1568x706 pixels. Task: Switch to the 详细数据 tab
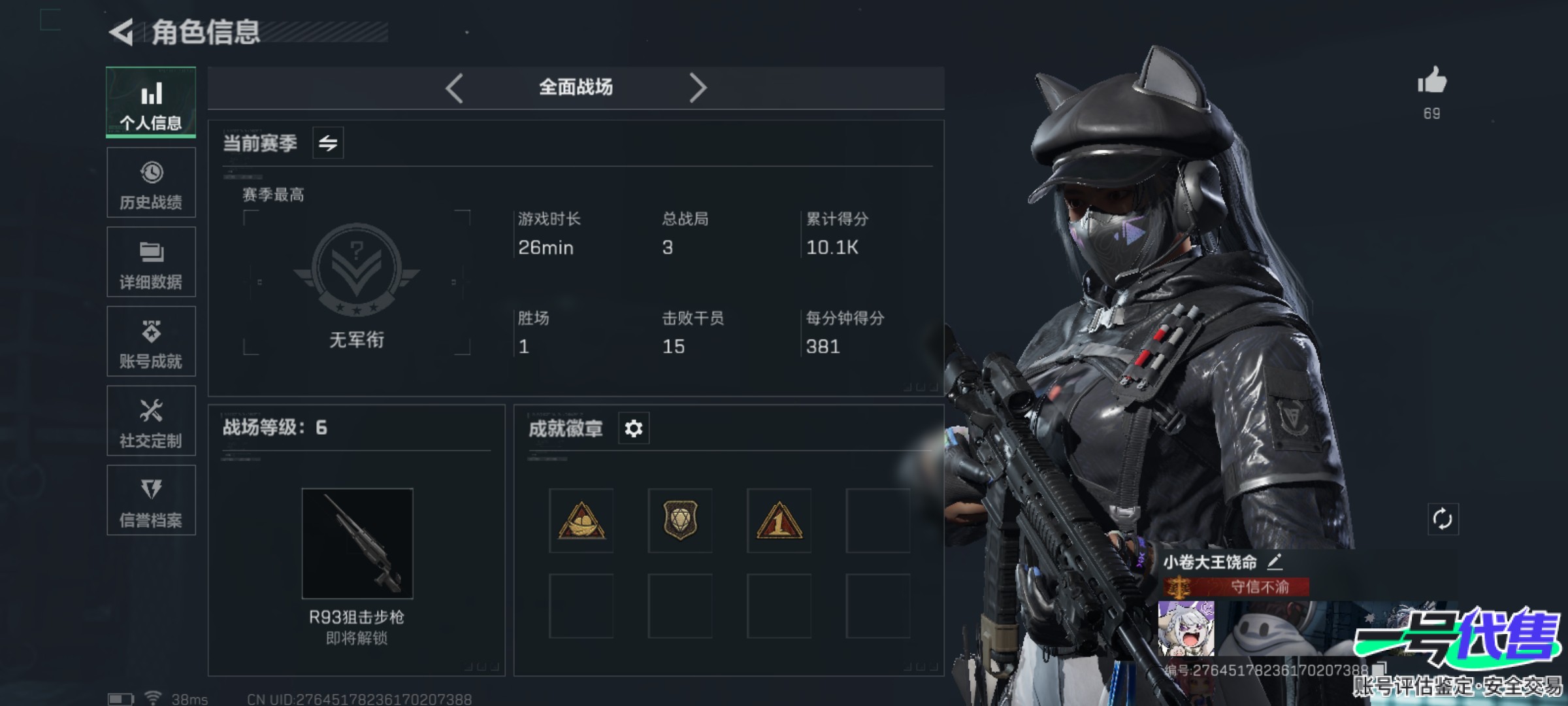tap(151, 262)
